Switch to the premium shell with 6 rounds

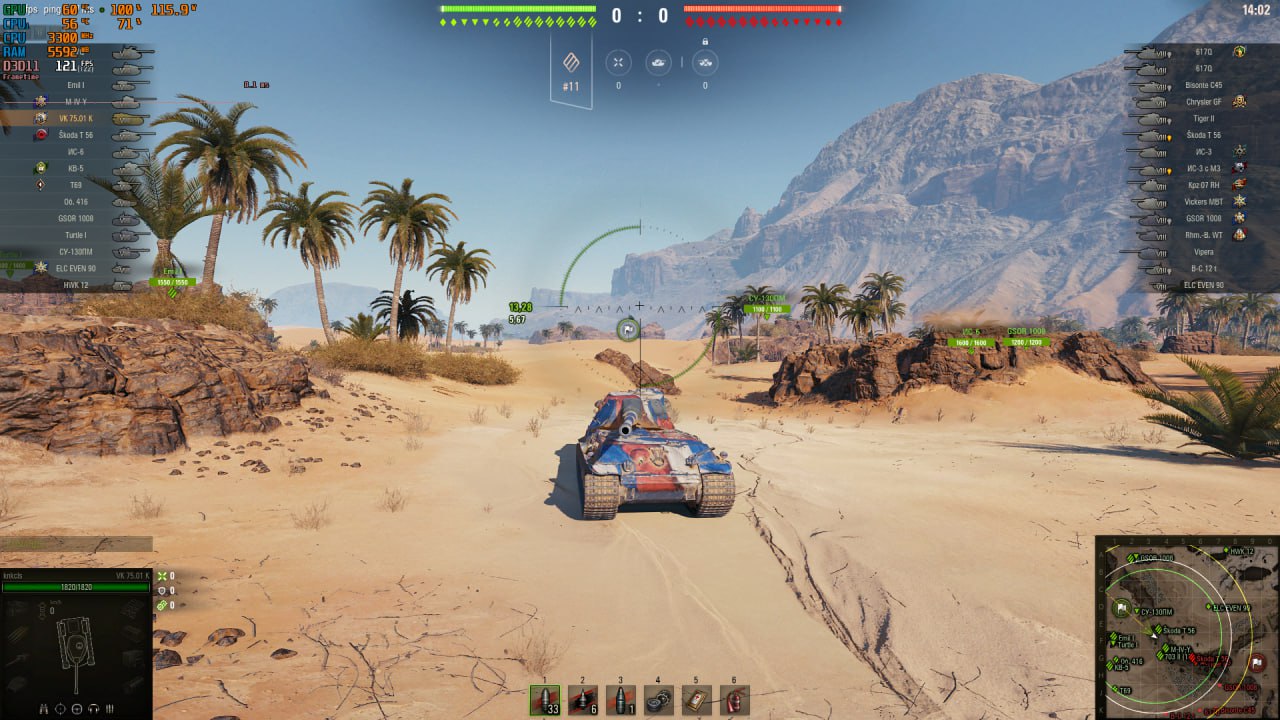583,700
